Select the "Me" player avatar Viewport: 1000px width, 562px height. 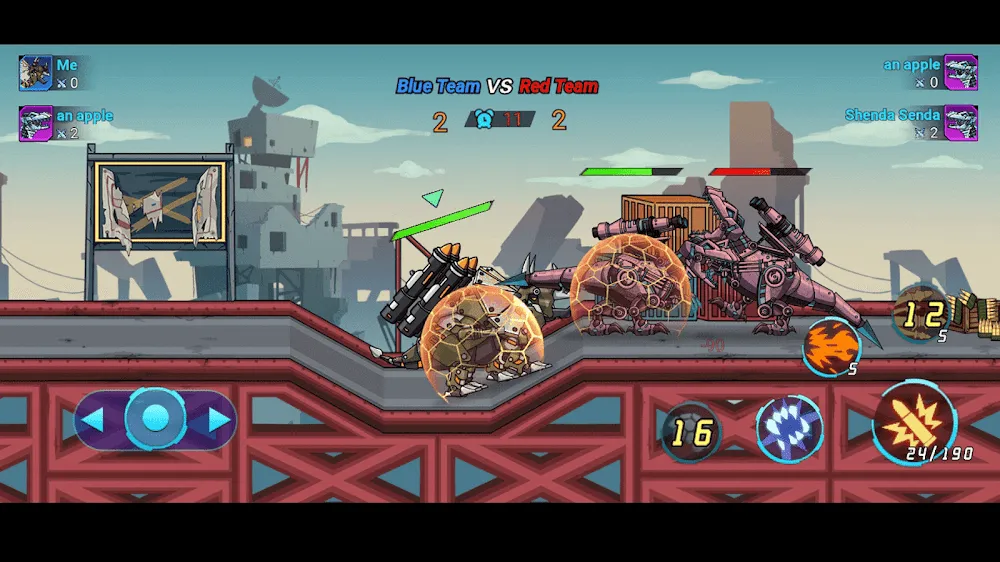pyautogui.click(x=35, y=73)
